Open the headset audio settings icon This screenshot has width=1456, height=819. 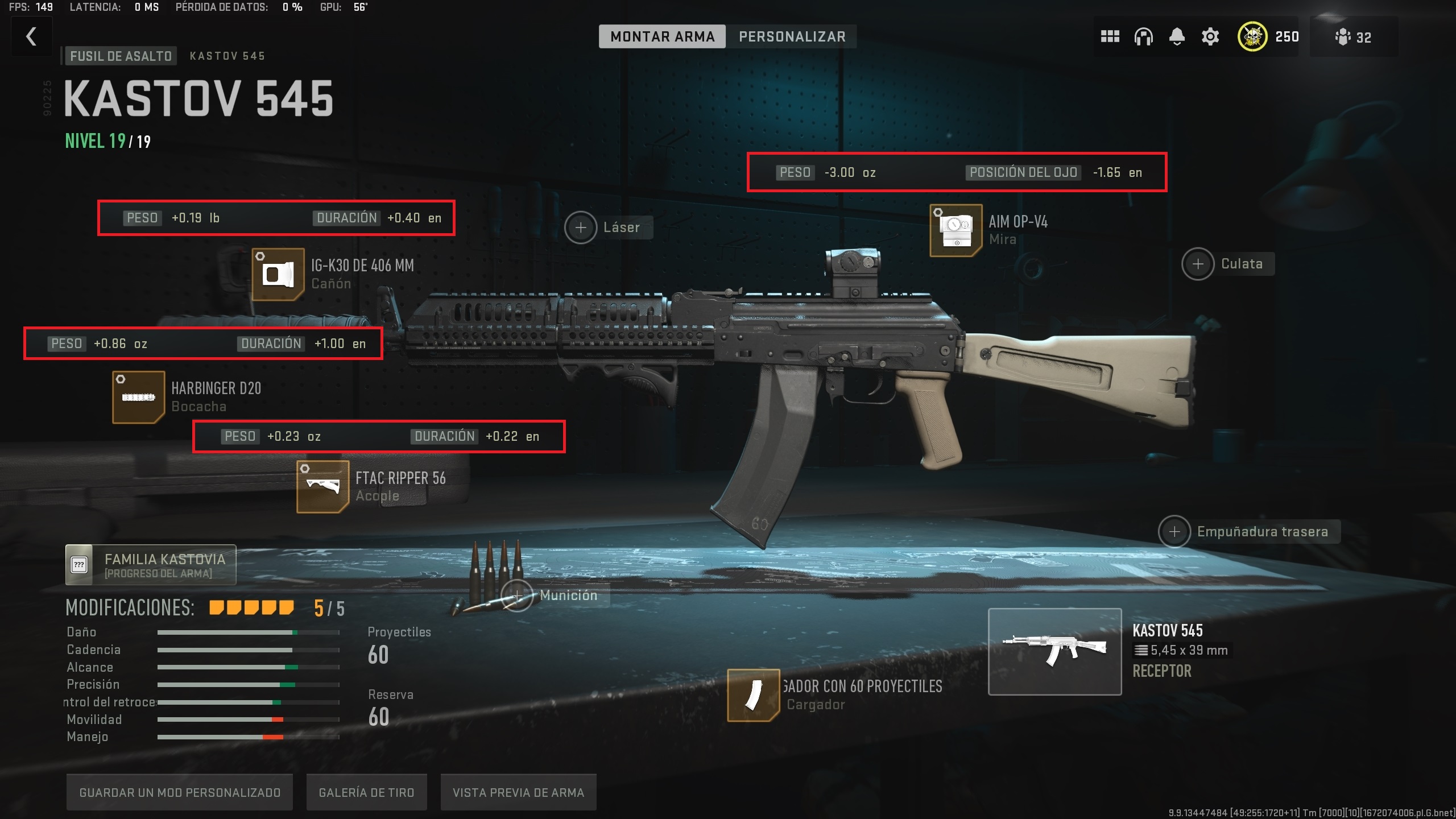point(1143,36)
